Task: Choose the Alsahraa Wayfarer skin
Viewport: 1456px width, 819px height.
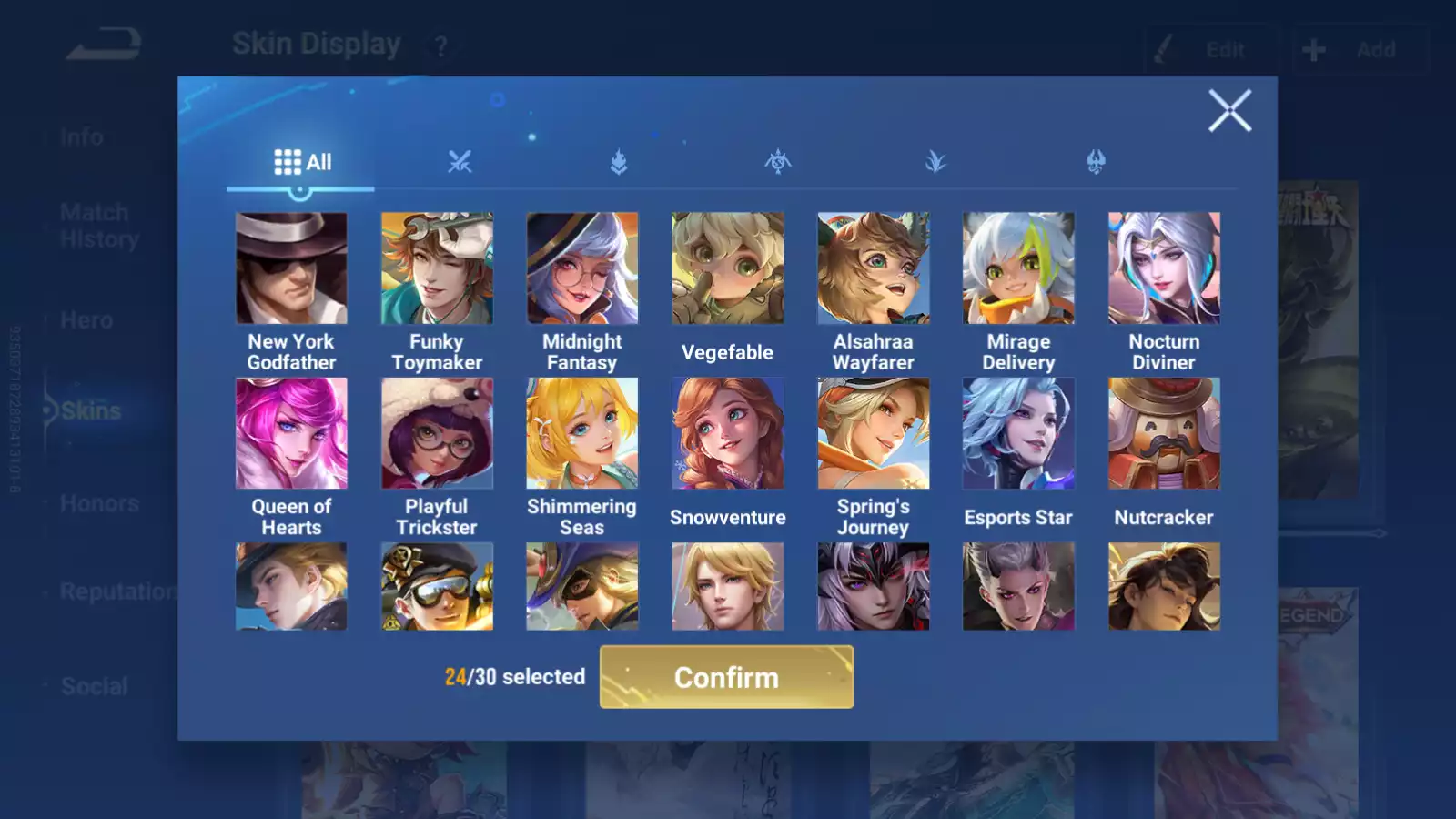Action: (873, 268)
